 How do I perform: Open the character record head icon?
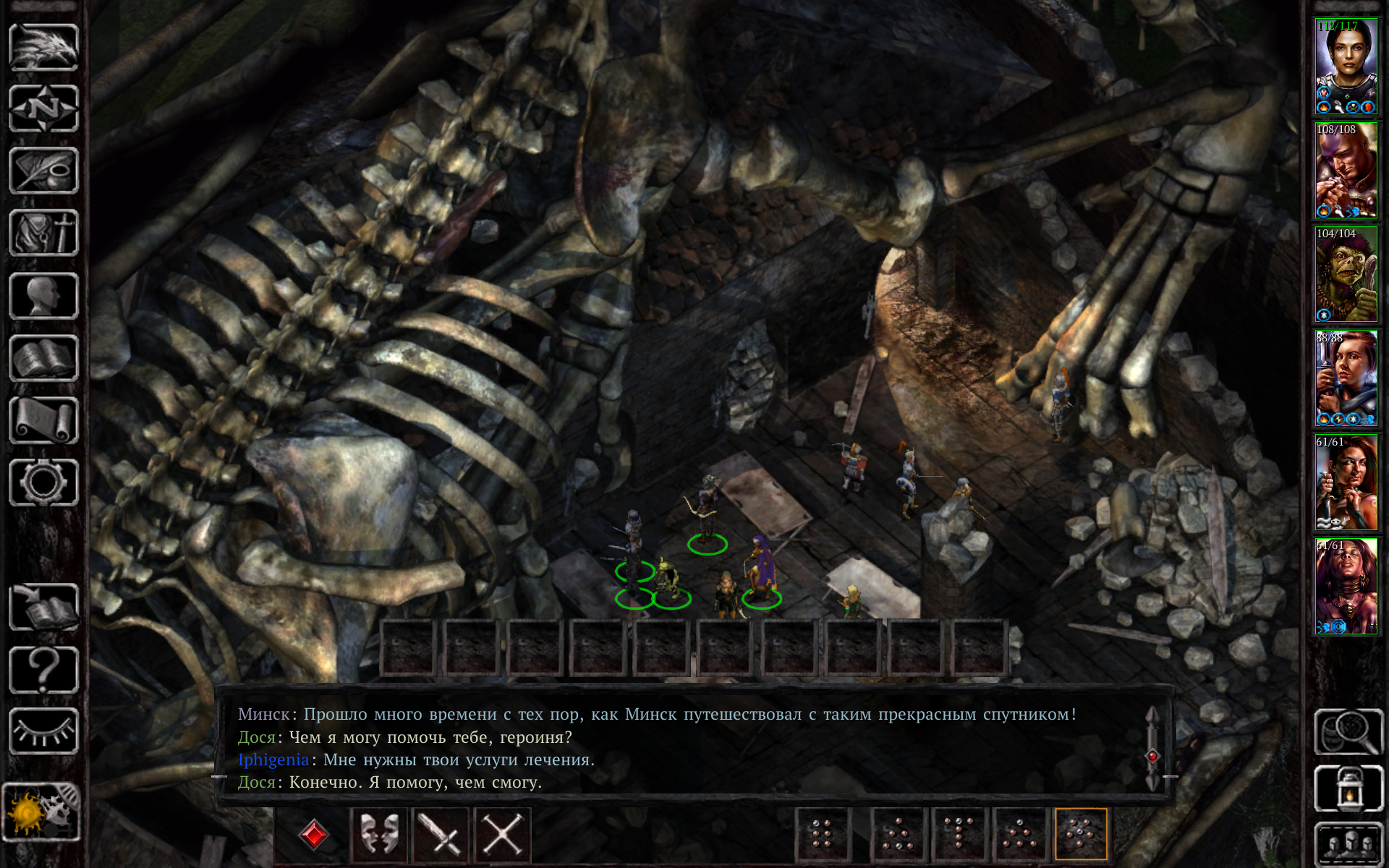pyautogui.click(x=43, y=296)
